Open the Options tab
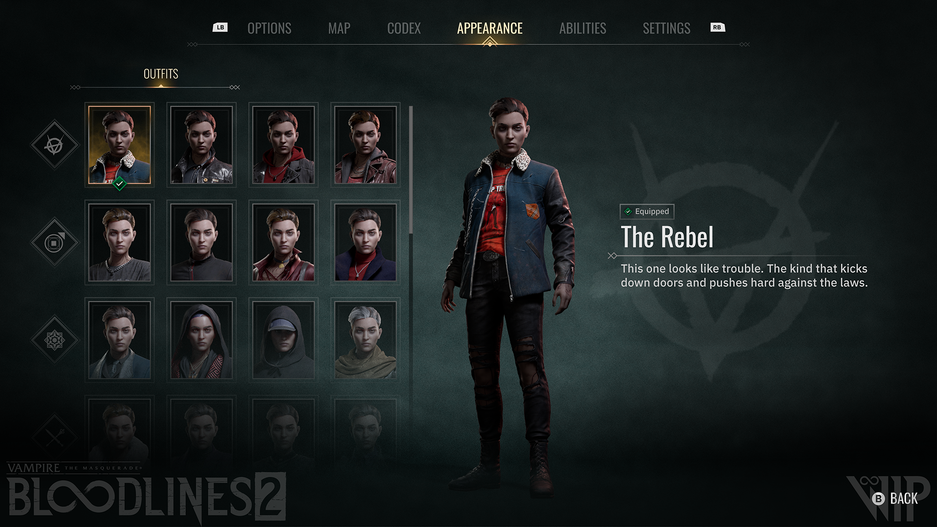Viewport: 937px width, 527px height. (269, 28)
